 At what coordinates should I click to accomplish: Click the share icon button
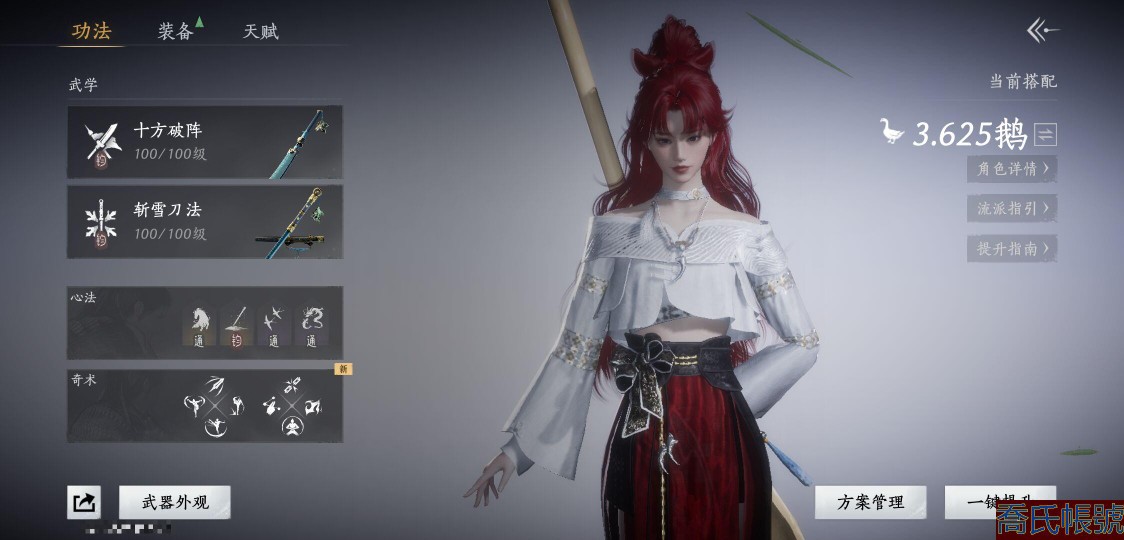point(84,502)
